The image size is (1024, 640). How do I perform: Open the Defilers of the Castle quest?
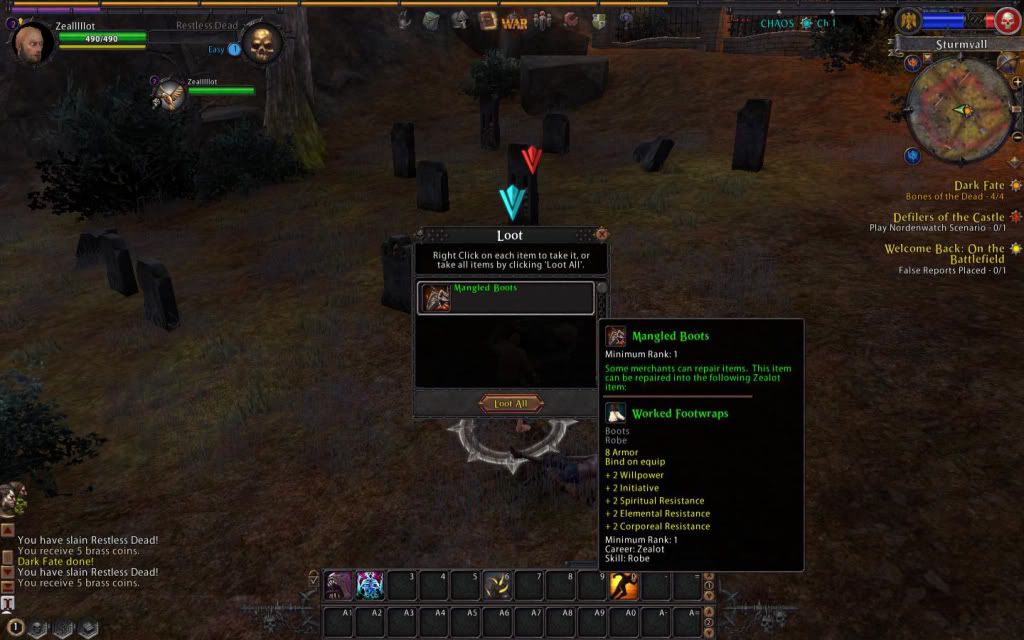947,217
